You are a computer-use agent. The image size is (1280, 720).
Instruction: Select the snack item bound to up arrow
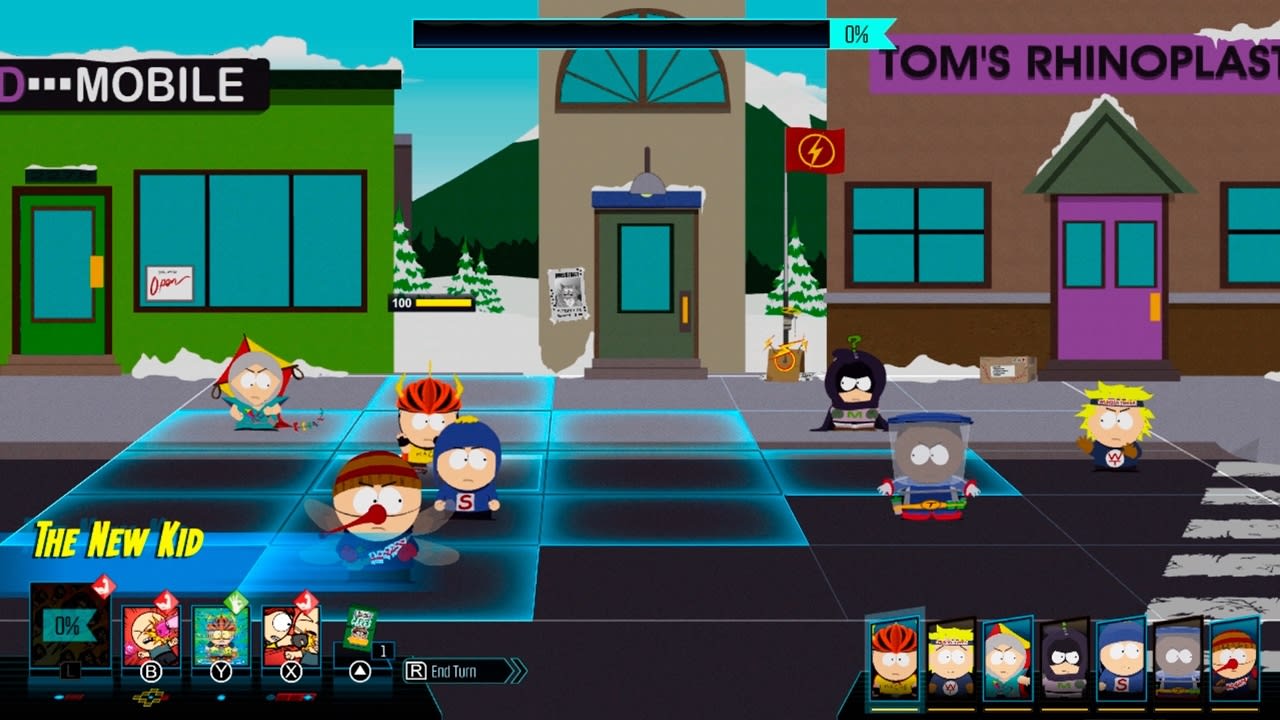tap(360, 627)
